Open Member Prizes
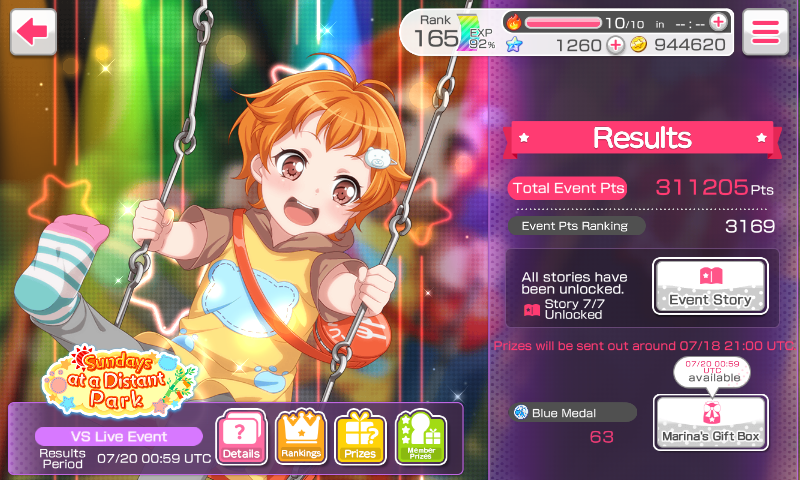 tap(420, 438)
